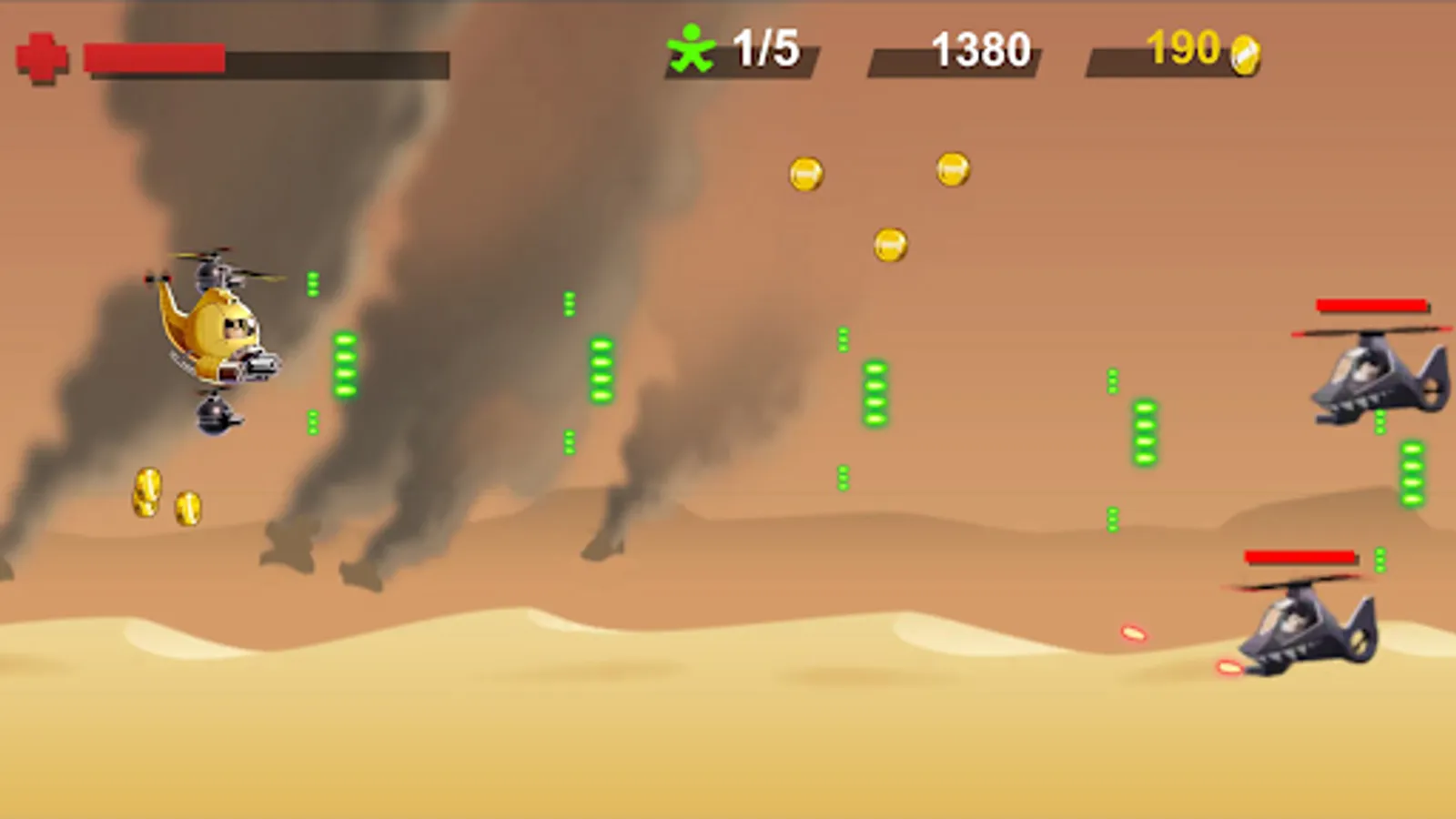1456x819 pixels.
Task: Click the lower enemy's red health bar
Action: [x=1299, y=553]
